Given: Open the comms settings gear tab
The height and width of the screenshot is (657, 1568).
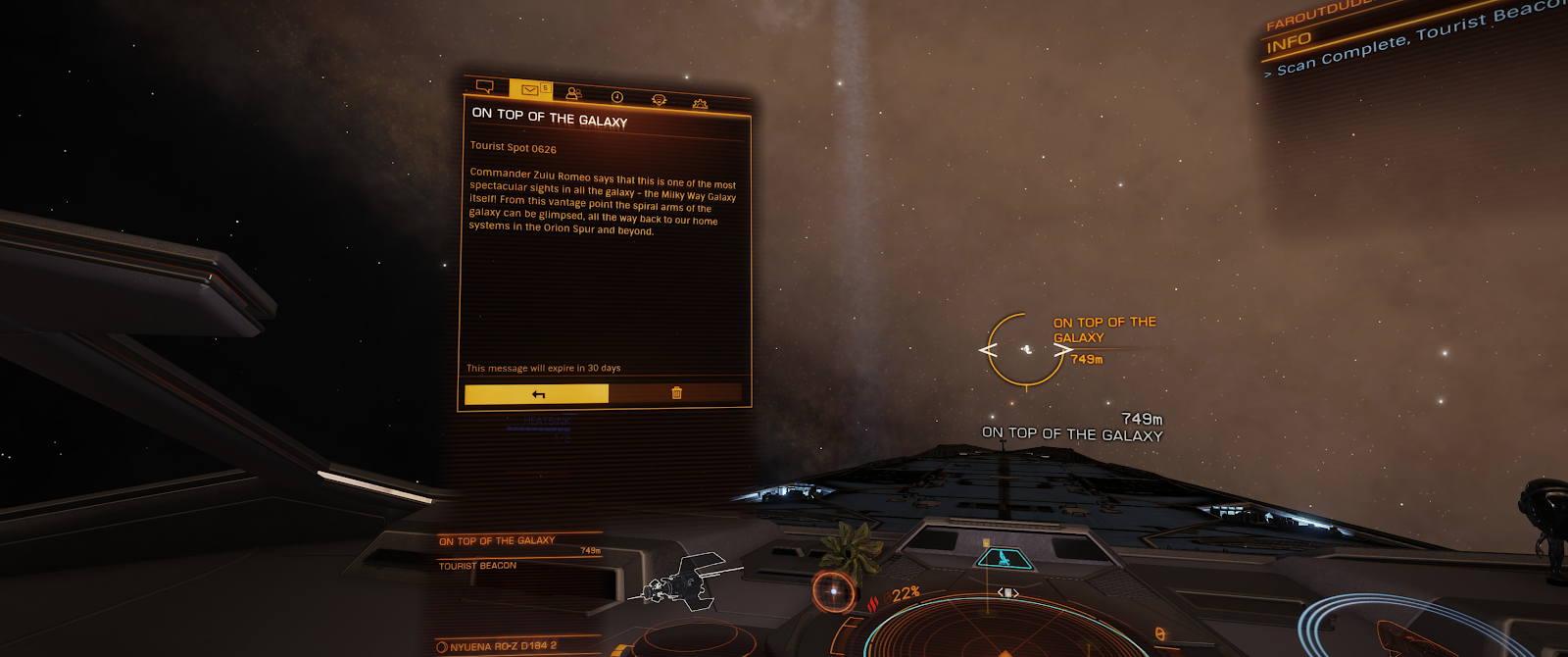Looking at the screenshot, I should pyautogui.click(x=700, y=102).
